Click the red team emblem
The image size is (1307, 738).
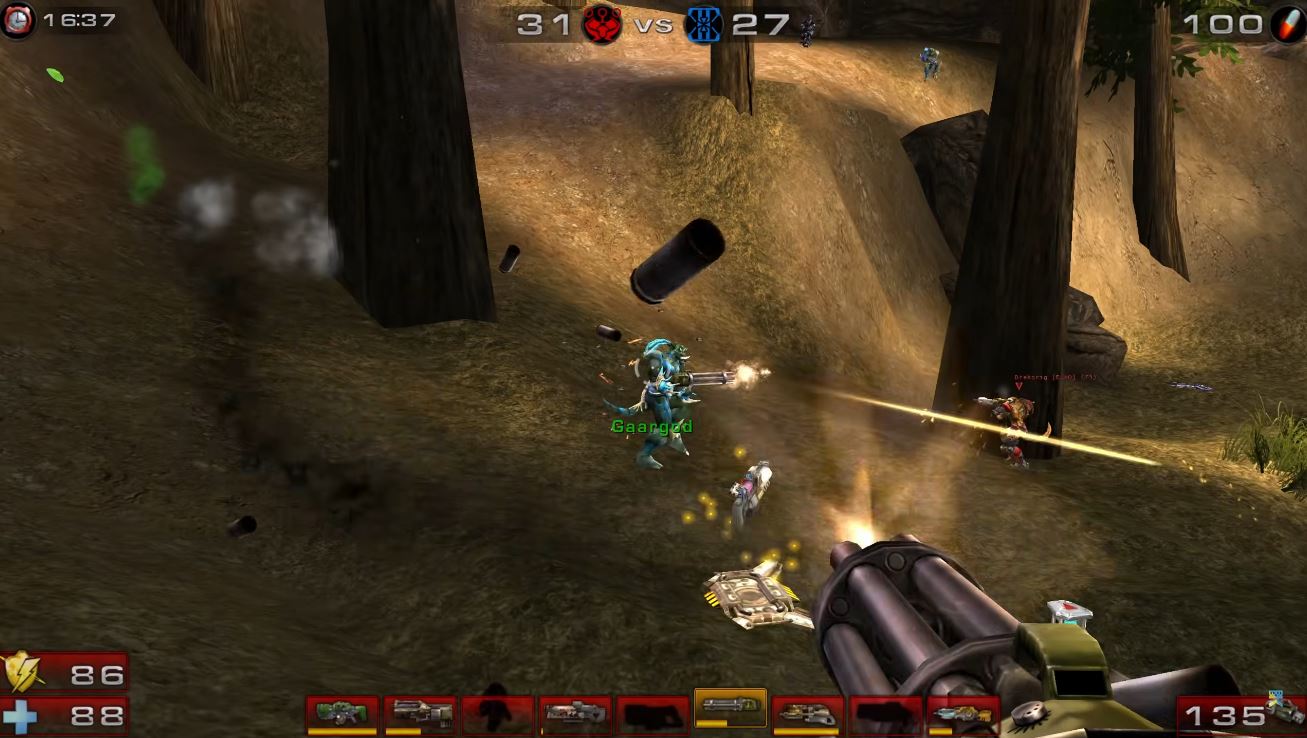[x=602, y=24]
